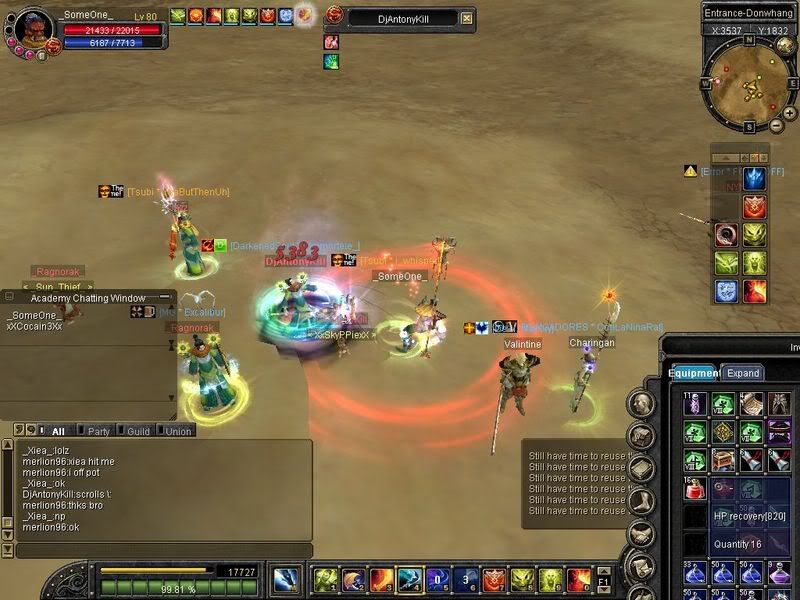This screenshot has width=800, height=600.
Task: Zoom out on the minimap
Action: (774, 126)
